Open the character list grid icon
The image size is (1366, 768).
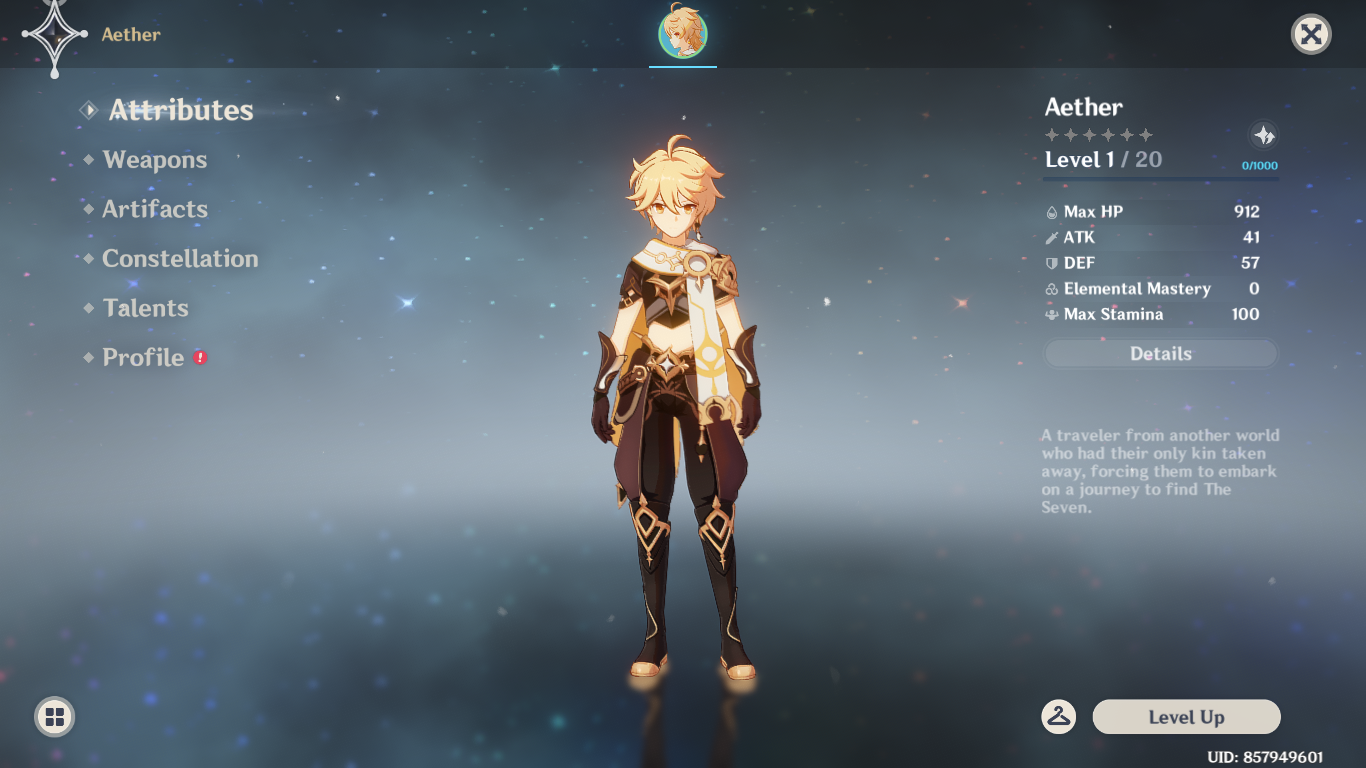click(x=53, y=716)
